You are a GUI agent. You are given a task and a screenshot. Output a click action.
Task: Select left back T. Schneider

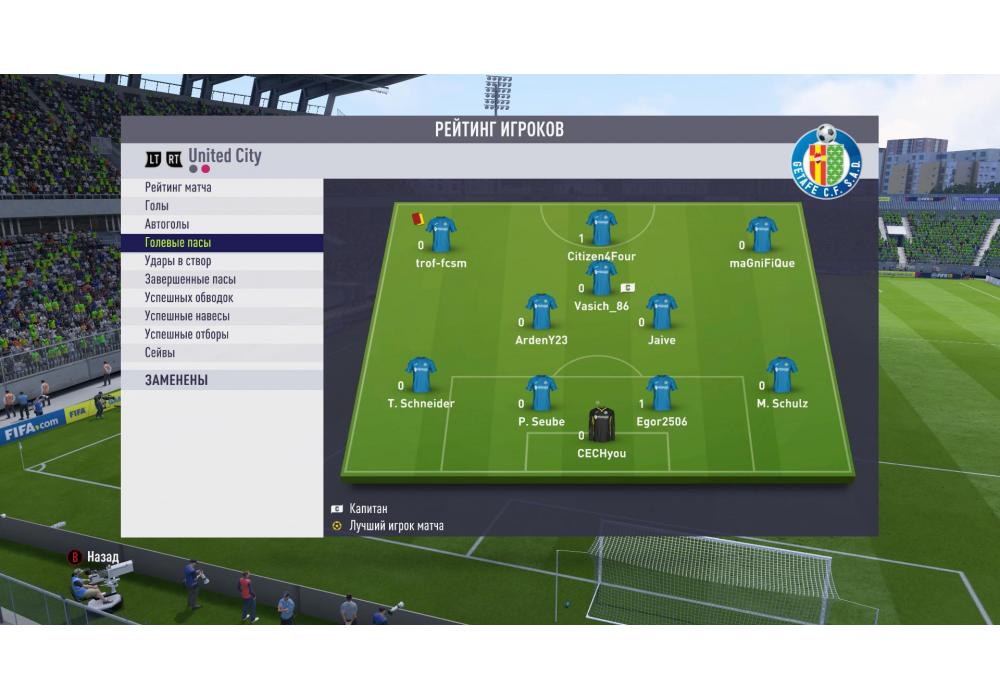click(x=421, y=377)
